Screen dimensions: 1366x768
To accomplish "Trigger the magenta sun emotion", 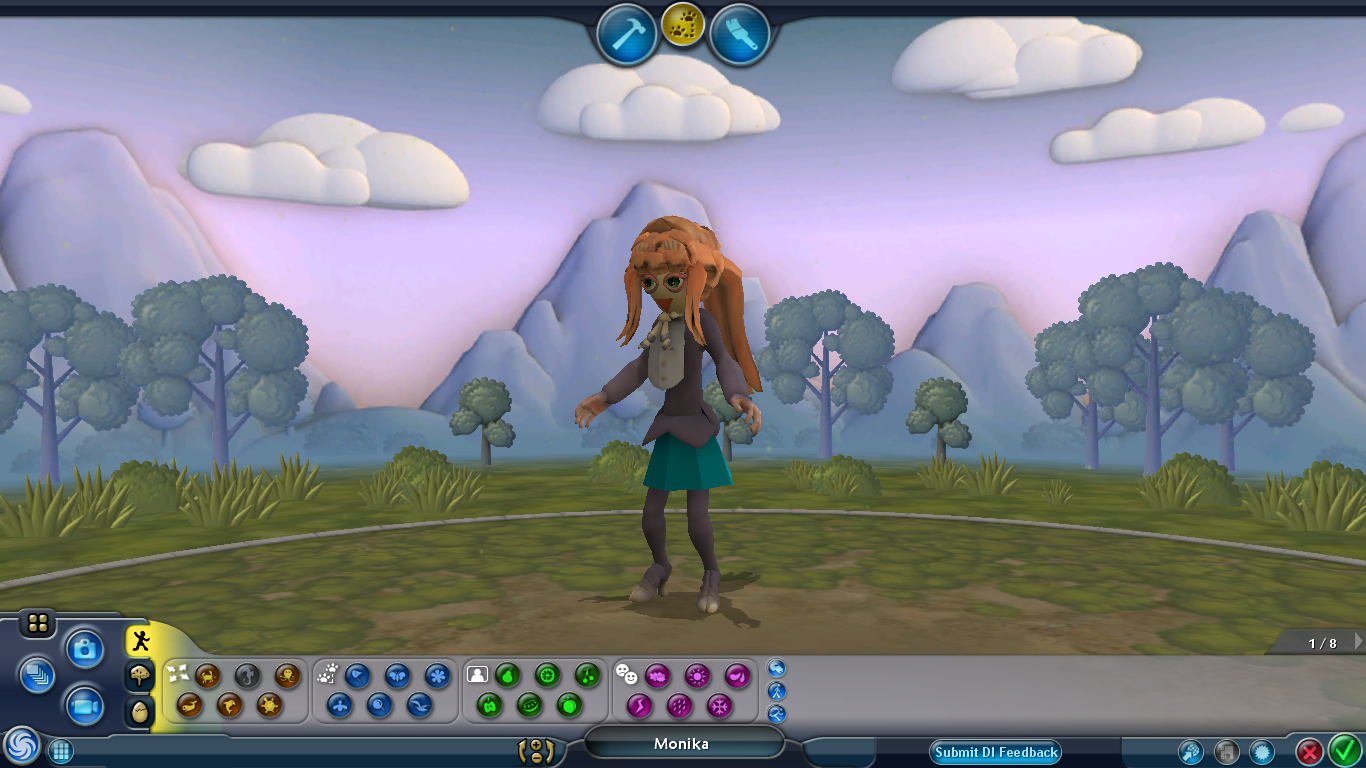I will click(697, 676).
